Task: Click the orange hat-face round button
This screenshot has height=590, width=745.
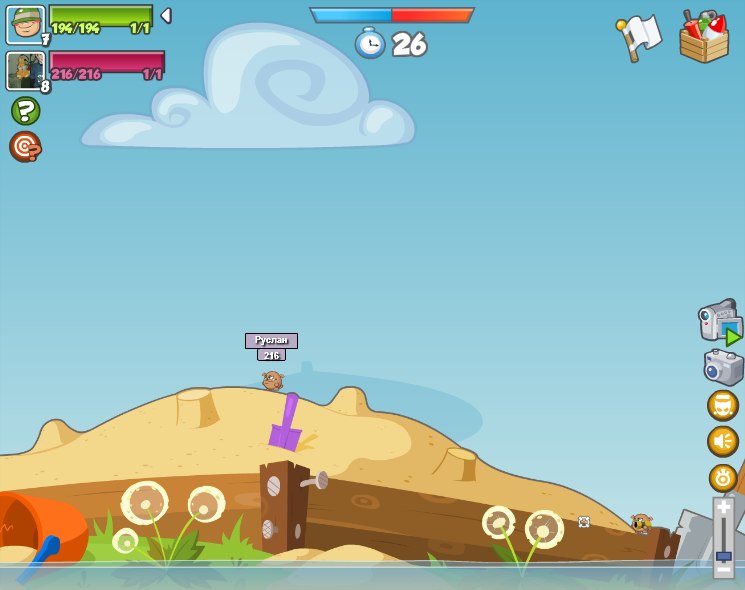Action: pyautogui.click(x=722, y=405)
